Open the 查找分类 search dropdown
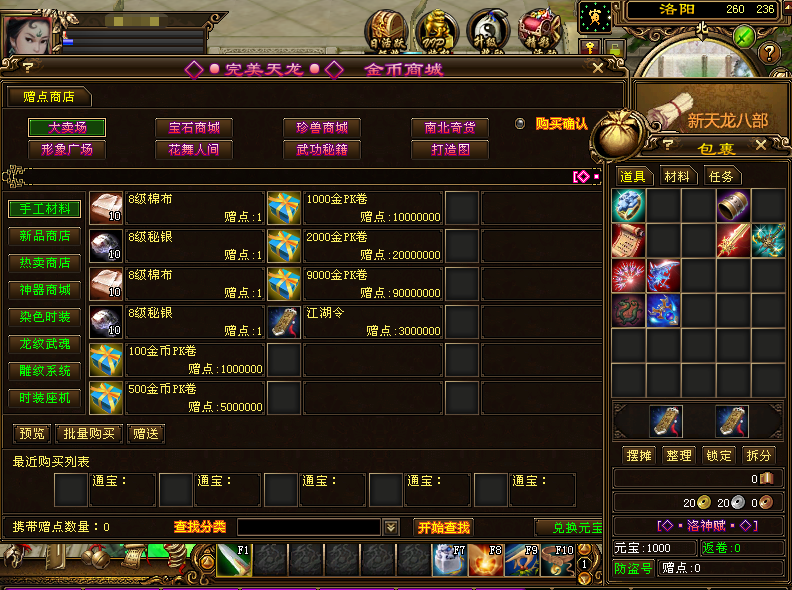This screenshot has width=792, height=590. click(391, 527)
